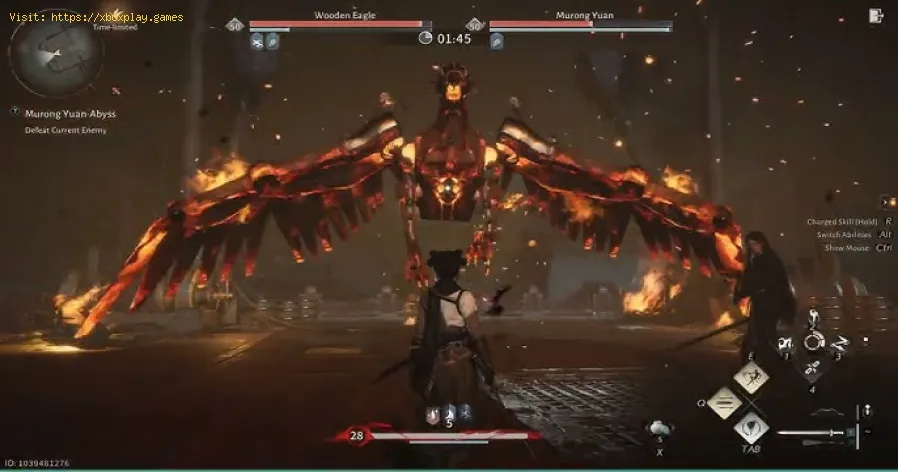Activate the skill in the E diamond slot

click(751, 376)
